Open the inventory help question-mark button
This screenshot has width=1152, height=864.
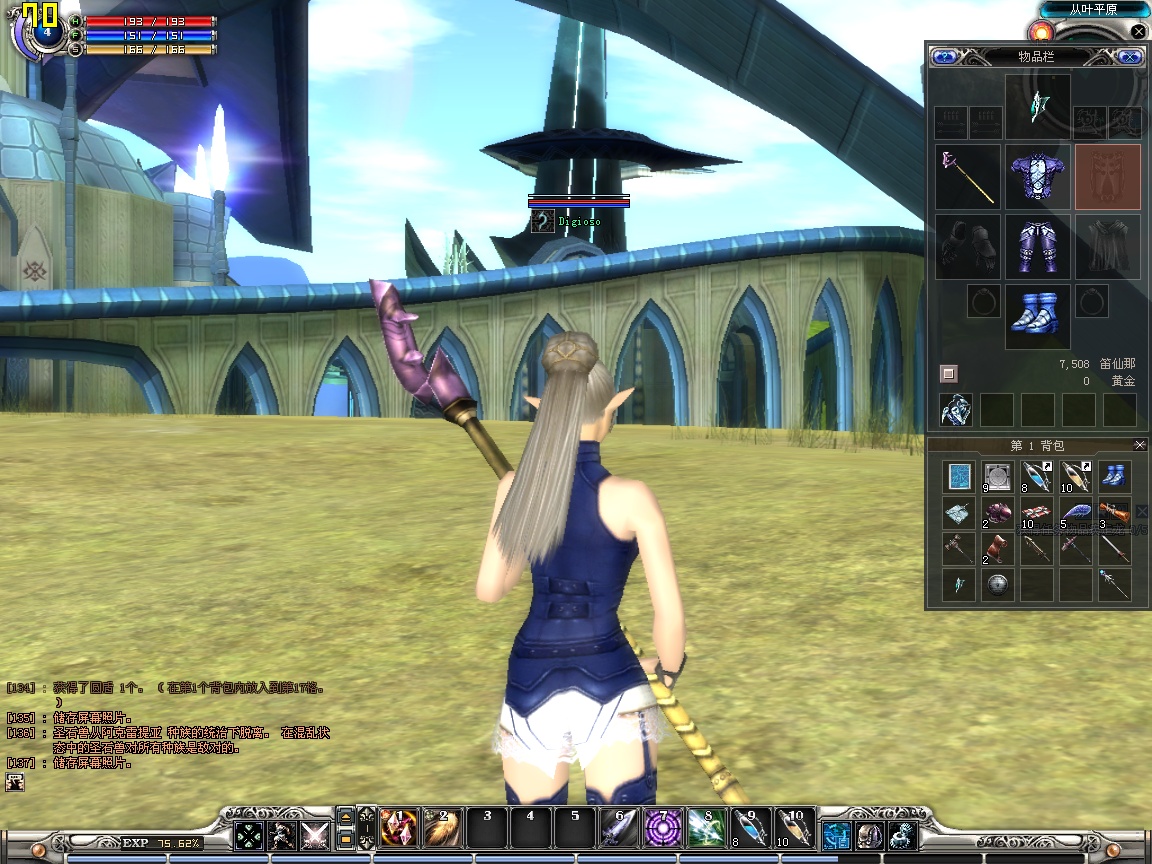coord(943,57)
